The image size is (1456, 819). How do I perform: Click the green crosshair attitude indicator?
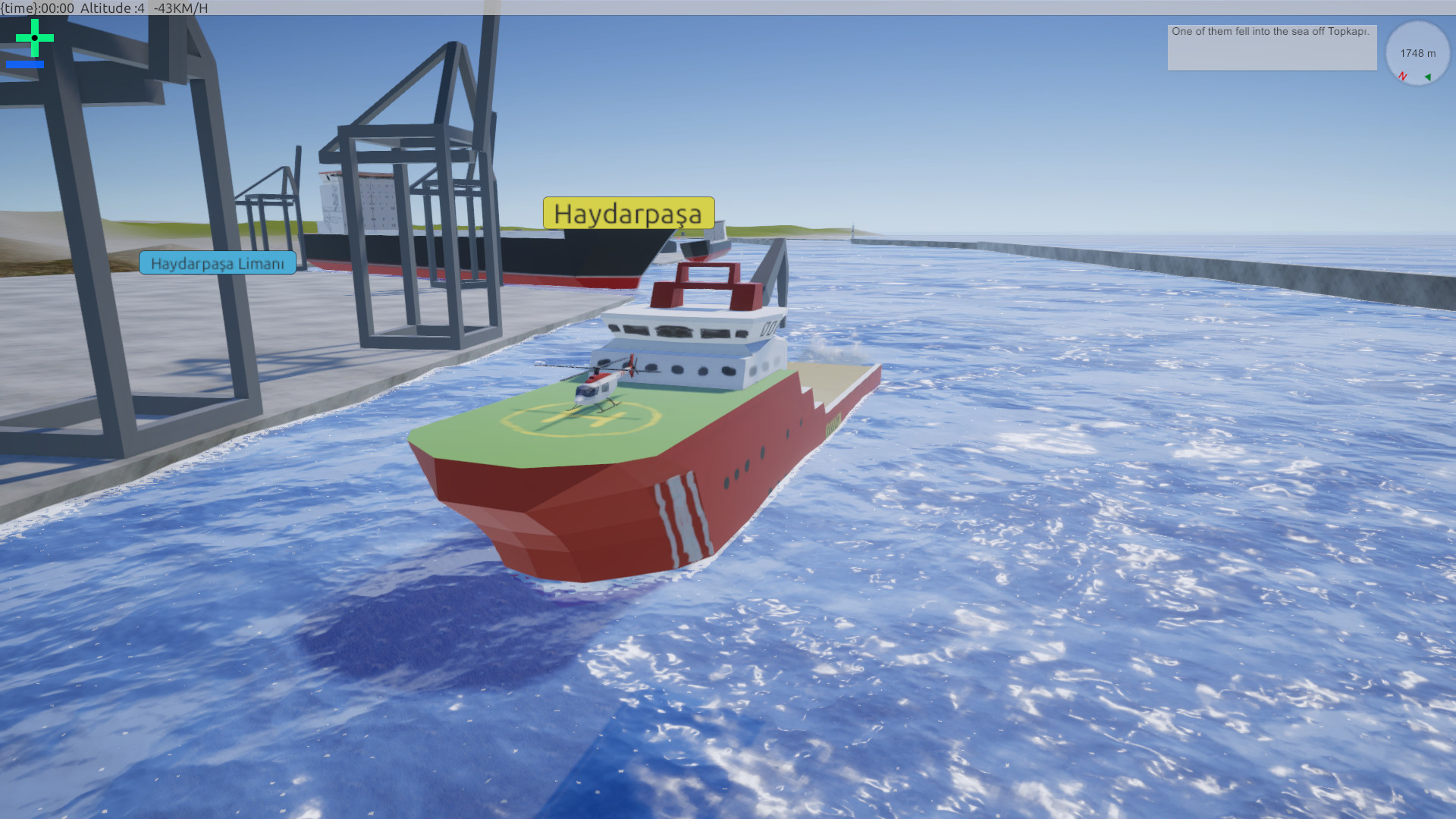coord(33,36)
